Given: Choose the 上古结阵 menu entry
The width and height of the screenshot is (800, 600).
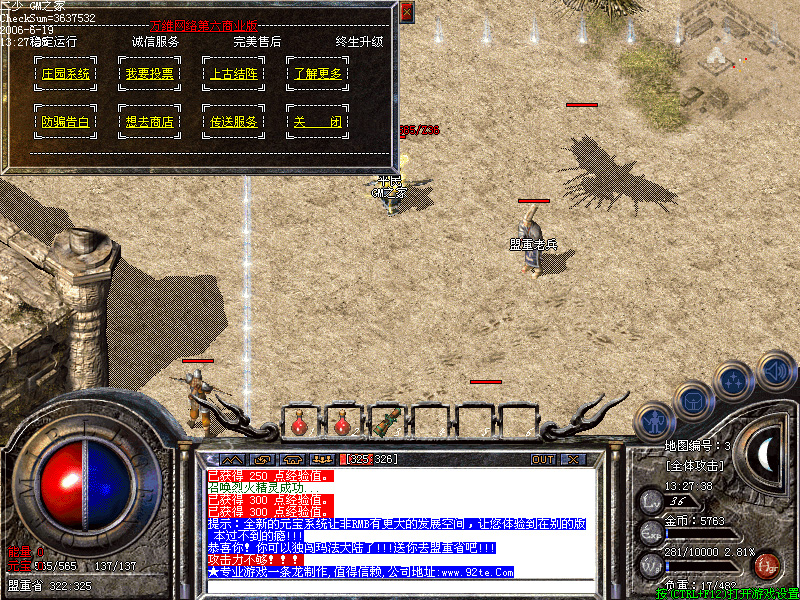Looking at the screenshot, I should click(x=234, y=73).
